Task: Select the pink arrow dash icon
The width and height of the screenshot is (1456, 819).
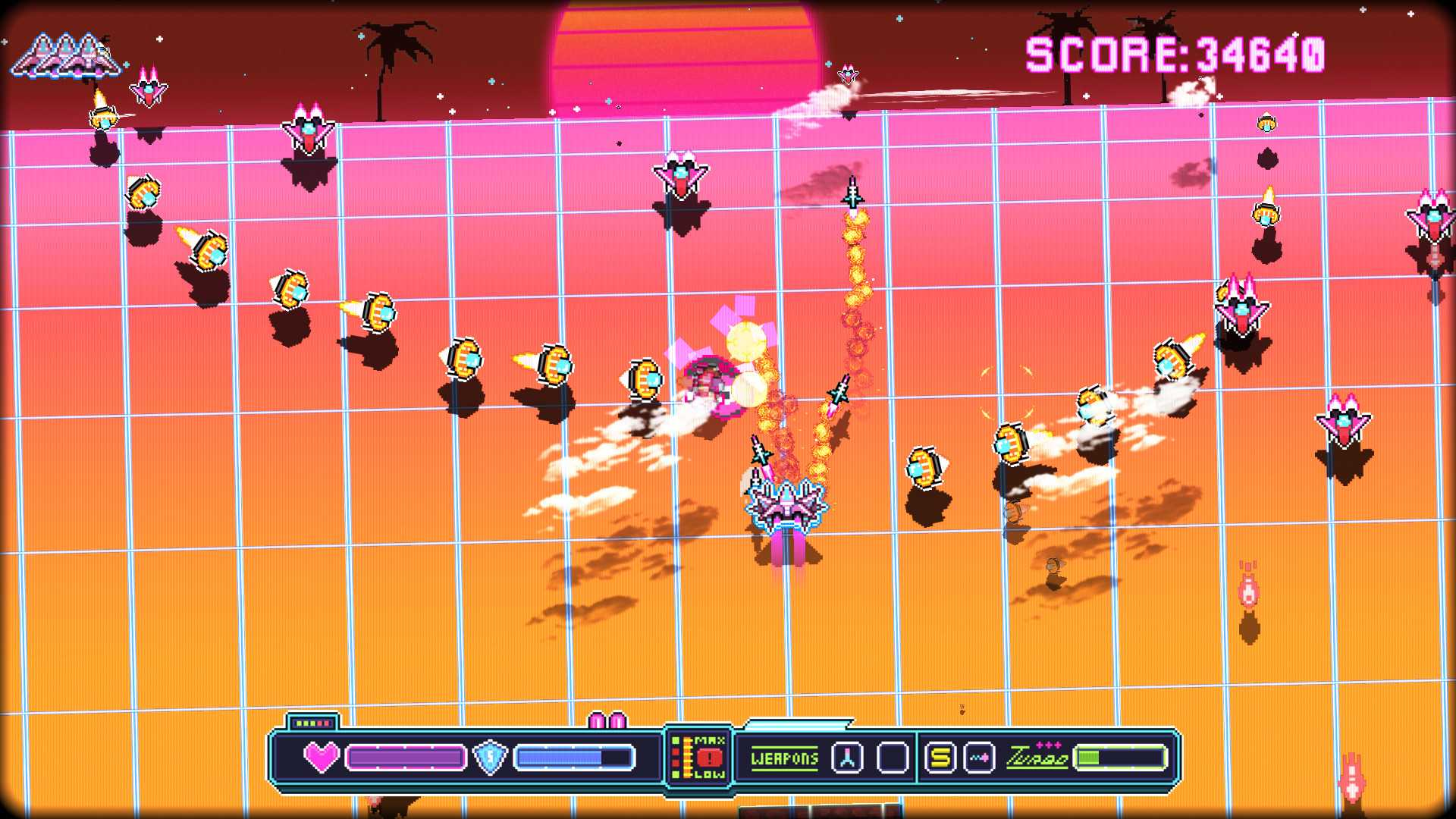Action: tap(980, 758)
